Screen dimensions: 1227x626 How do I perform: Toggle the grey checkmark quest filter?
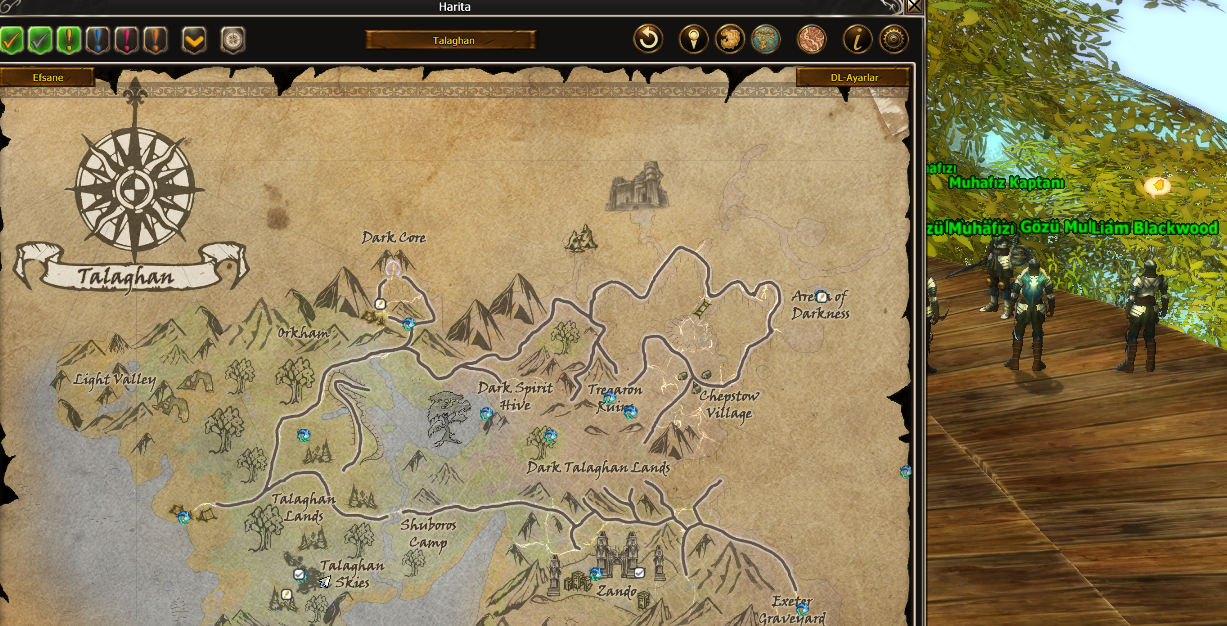click(x=40, y=40)
